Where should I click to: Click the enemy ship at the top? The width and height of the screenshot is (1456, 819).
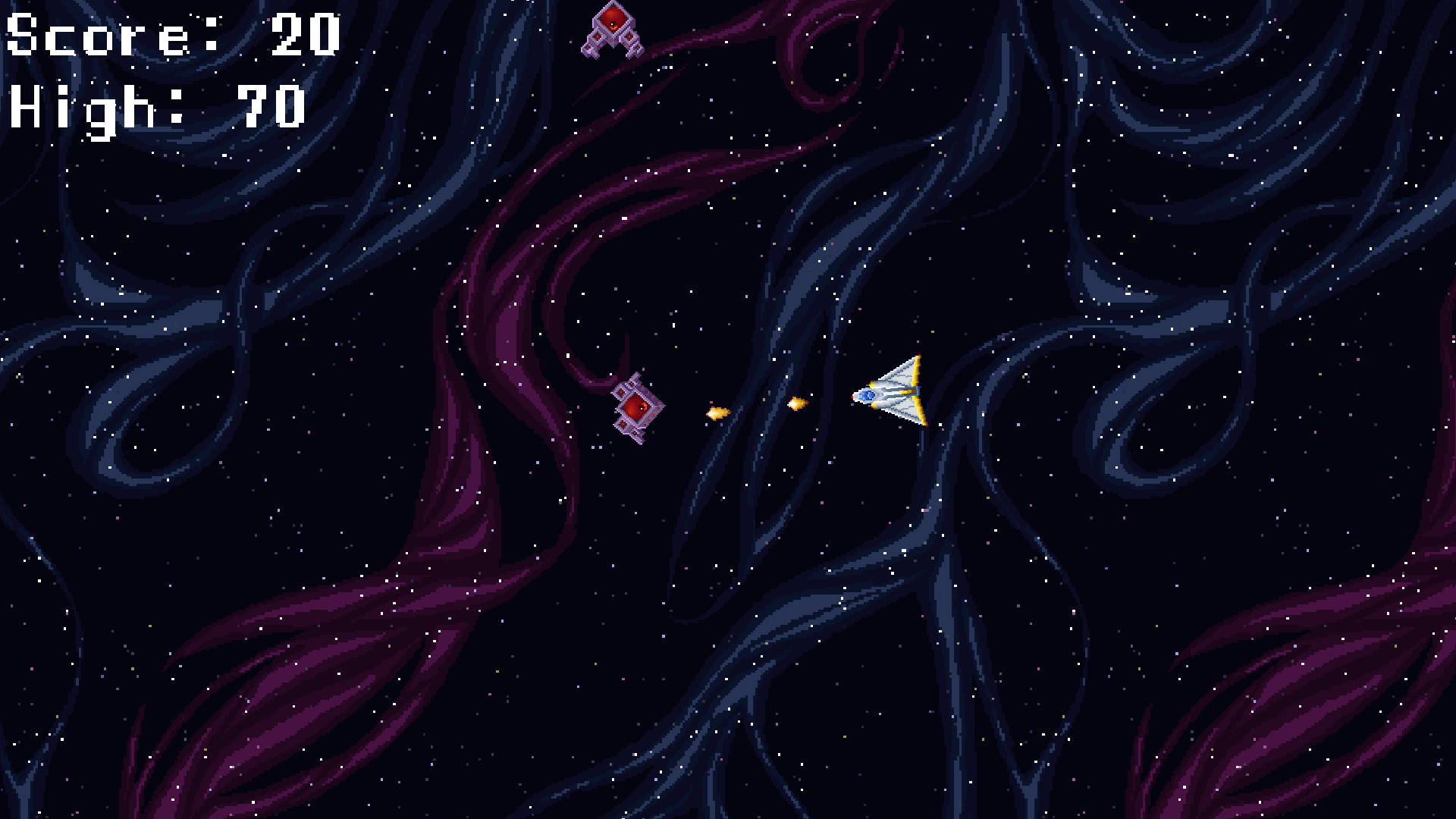tap(613, 30)
